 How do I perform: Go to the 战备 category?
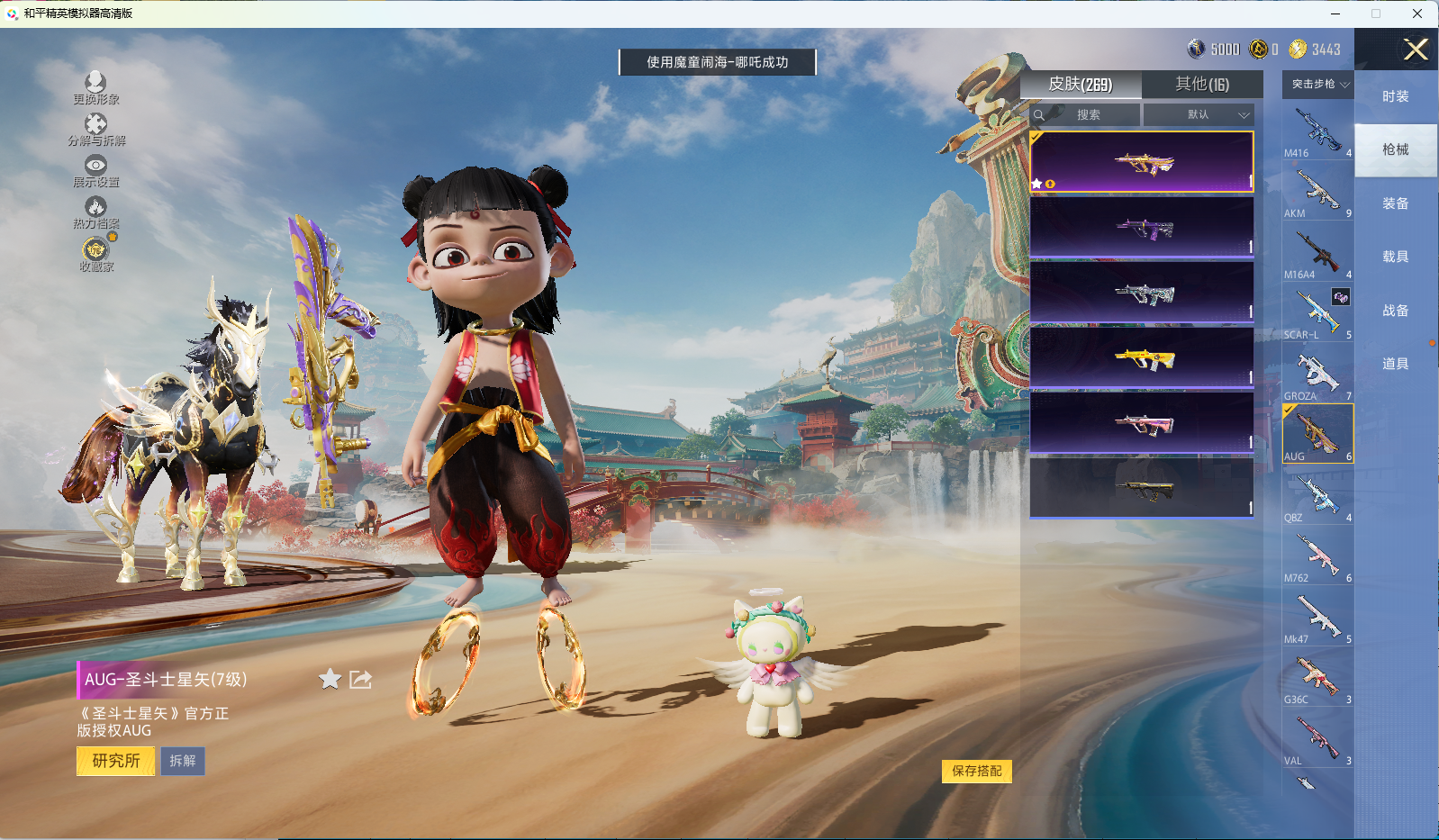point(1395,311)
